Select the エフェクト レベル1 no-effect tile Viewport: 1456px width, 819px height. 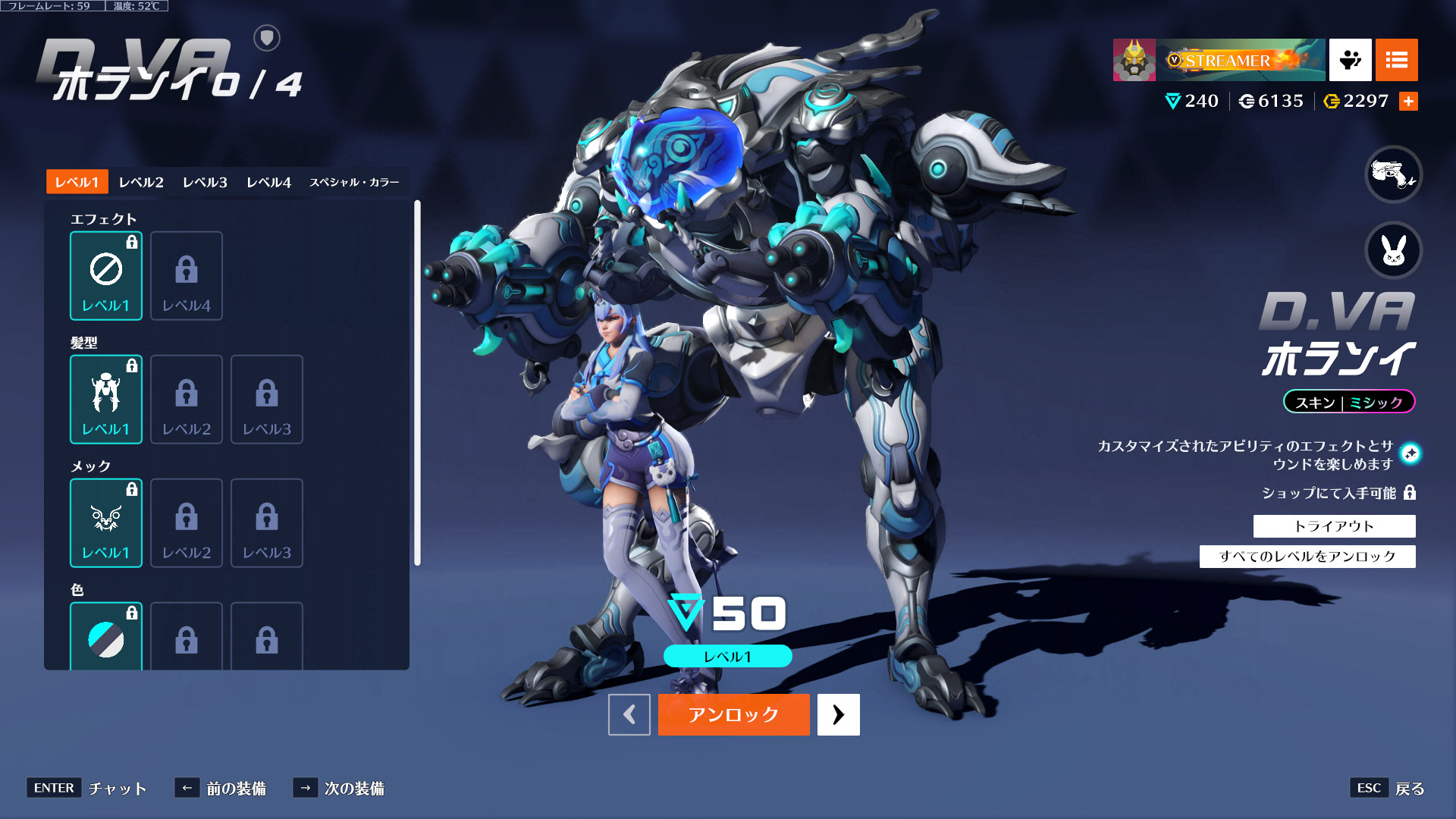click(106, 275)
